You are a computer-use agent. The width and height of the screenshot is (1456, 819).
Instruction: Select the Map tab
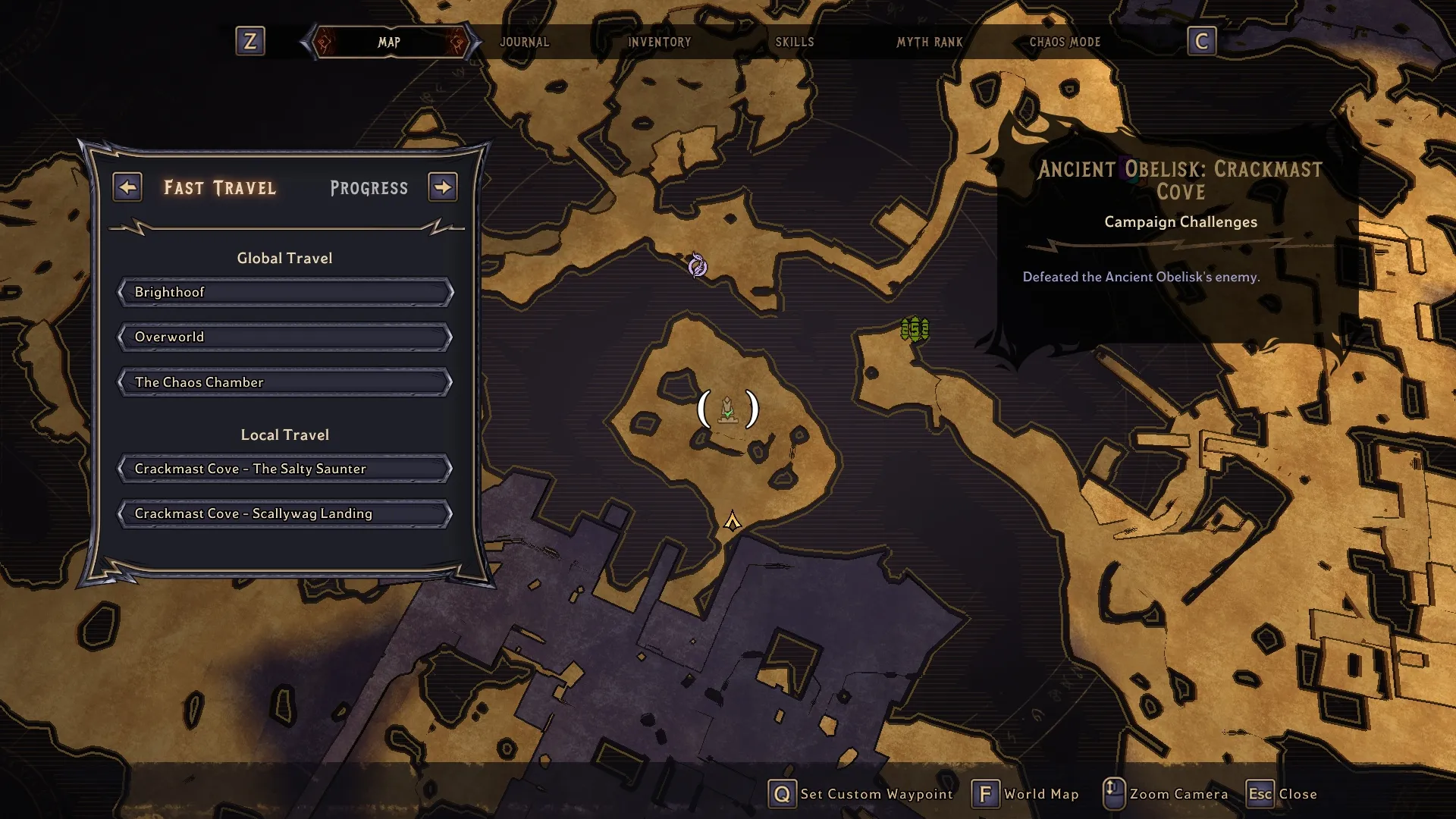389,42
